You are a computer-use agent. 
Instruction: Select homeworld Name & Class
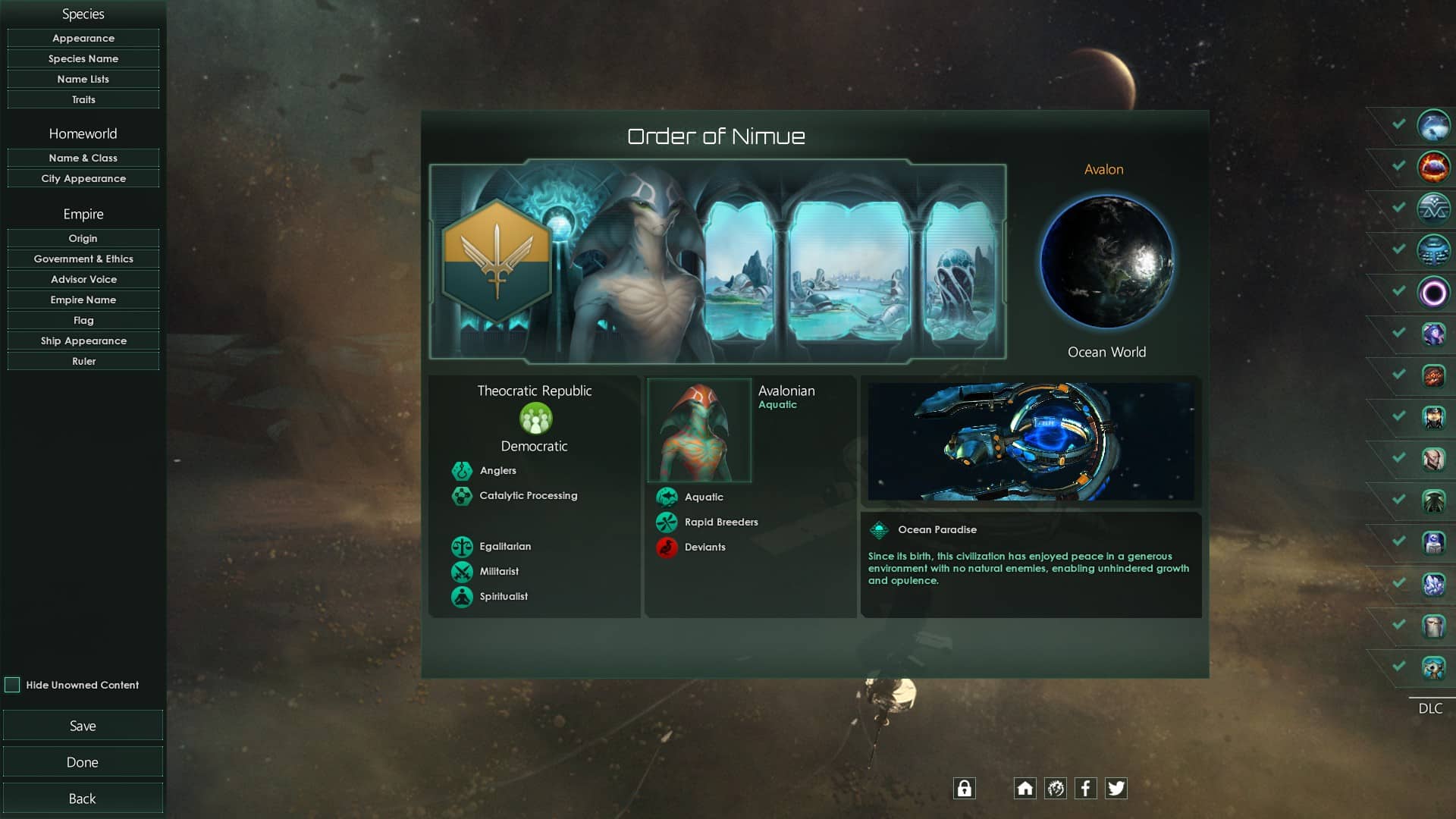click(x=83, y=158)
